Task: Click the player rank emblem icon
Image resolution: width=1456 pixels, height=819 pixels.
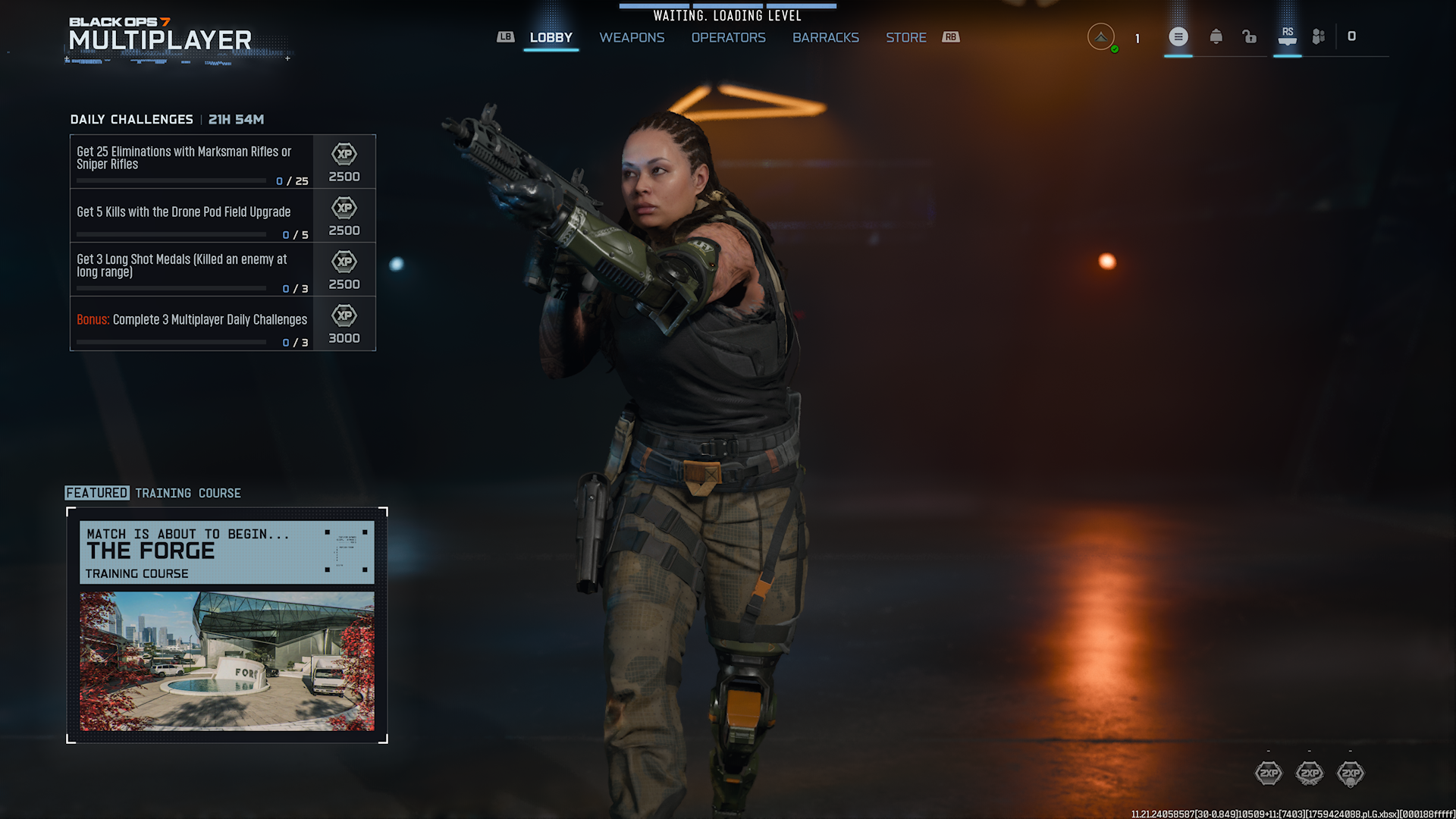Action: (1101, 36)
